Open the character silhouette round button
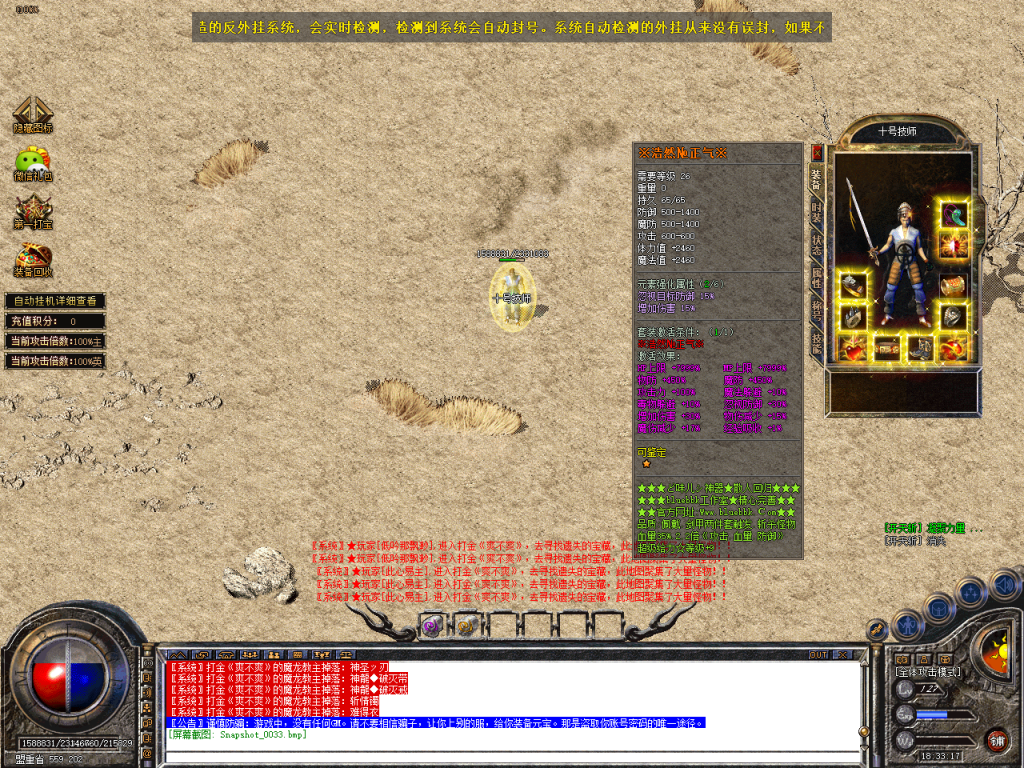 (x=907, y=626)
